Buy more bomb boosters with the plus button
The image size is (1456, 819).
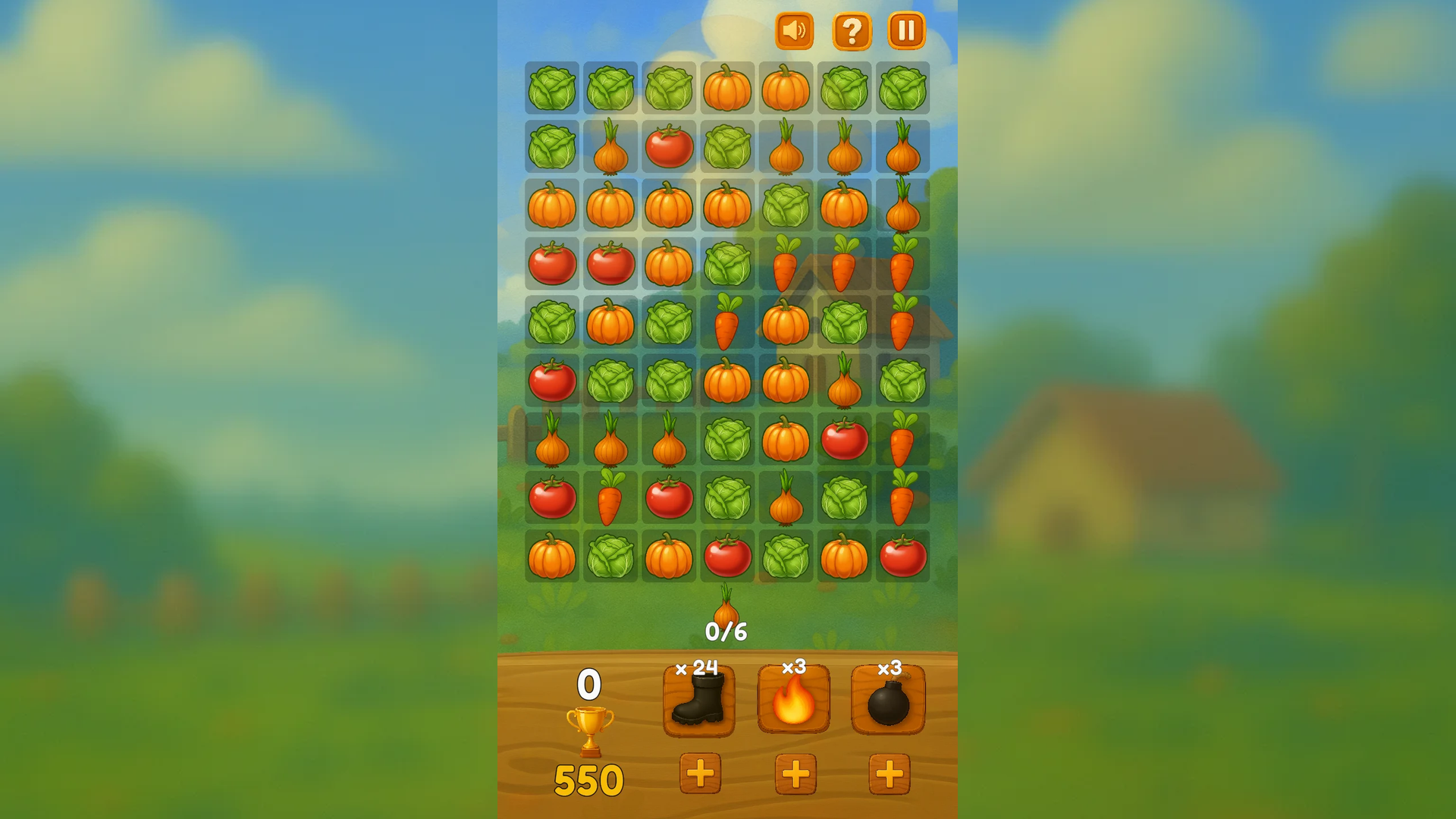click(x=890, y=775)
